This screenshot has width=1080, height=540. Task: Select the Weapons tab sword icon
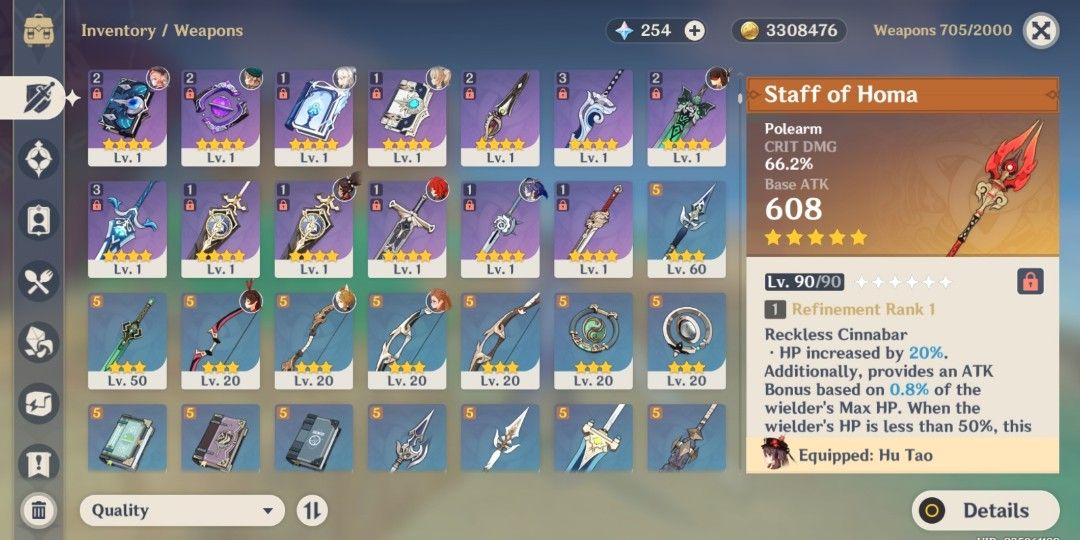(39, 97)
